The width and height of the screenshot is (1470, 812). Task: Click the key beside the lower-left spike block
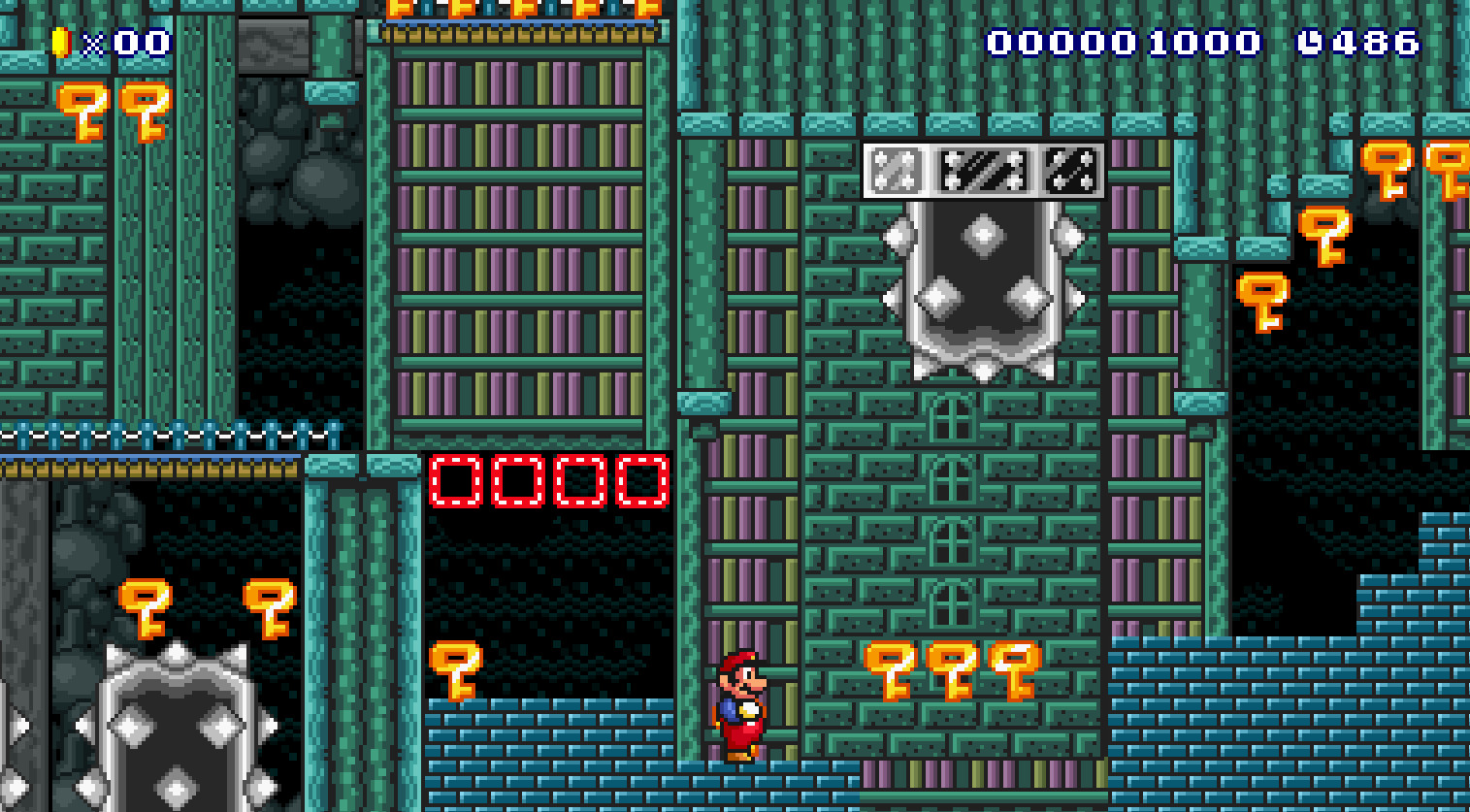pyautogui.click(x=146, y=606)
